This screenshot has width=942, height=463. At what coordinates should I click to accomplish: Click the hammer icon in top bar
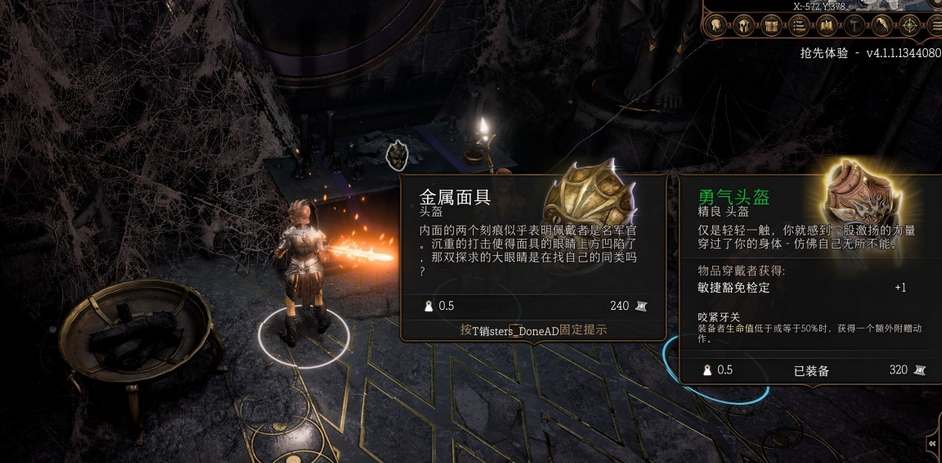[x=855, y=25]
